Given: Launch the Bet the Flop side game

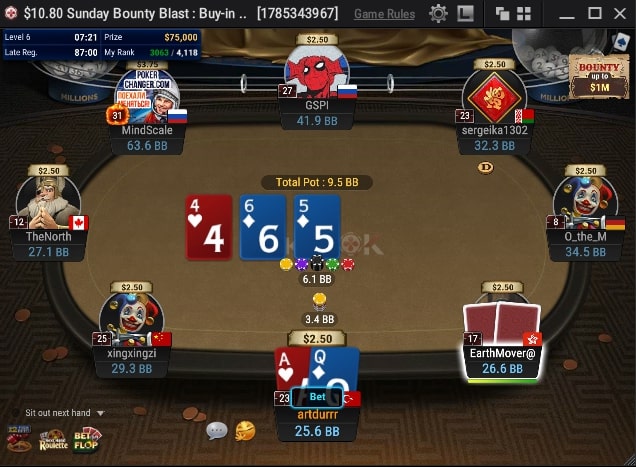Looking at the screenshot, I should (x=87, y=438).
